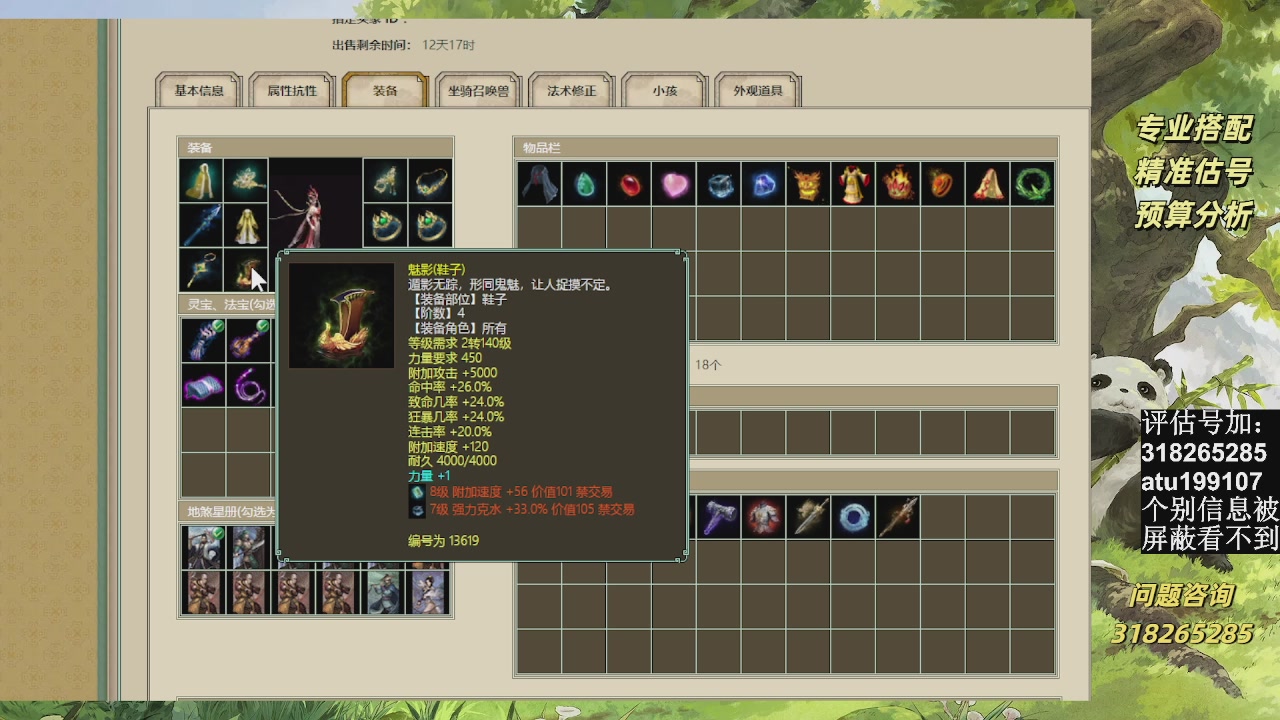Click the blue spear weapon icon
Viewport: 1280px width, 720px height.
pyautogui.click(x=201, y=225)
